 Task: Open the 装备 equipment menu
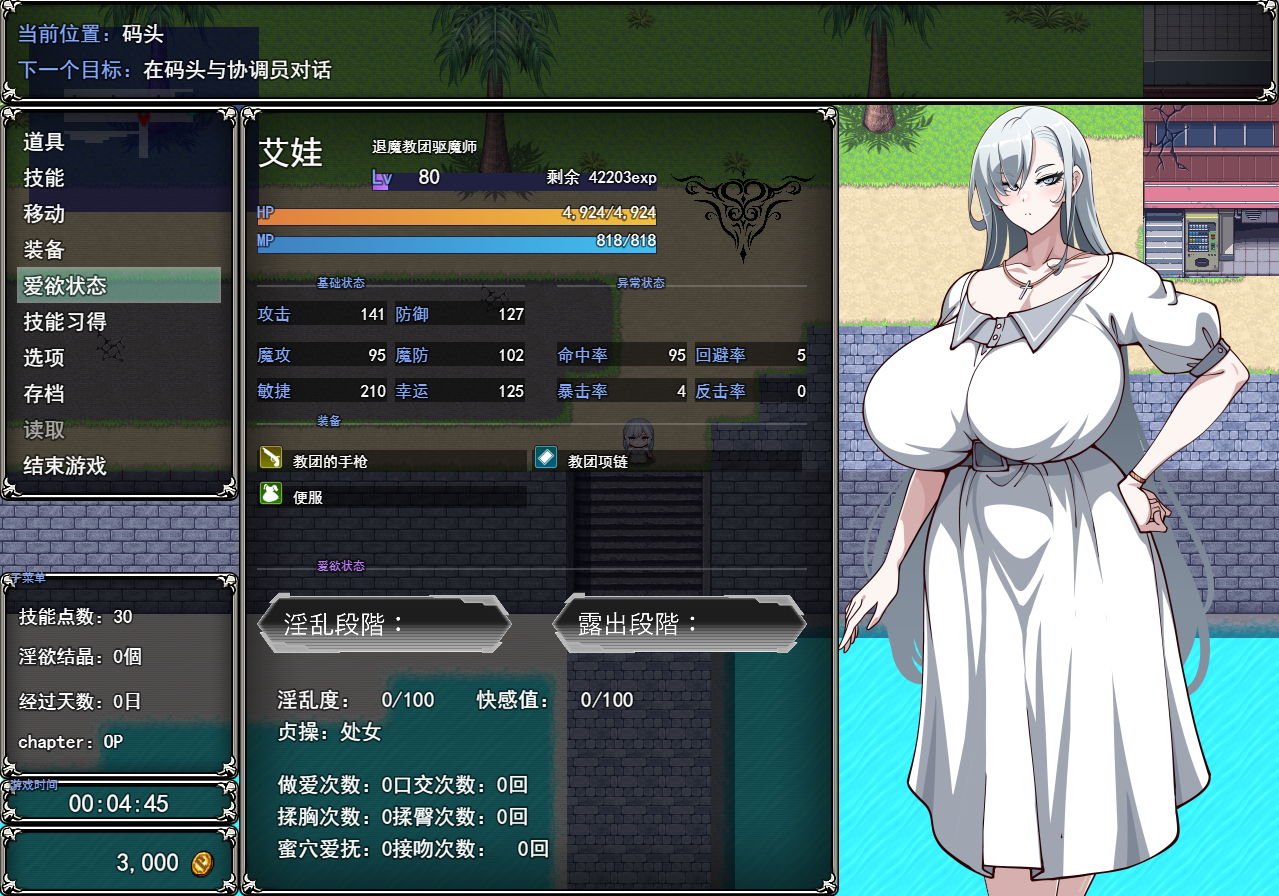(44, 250)
